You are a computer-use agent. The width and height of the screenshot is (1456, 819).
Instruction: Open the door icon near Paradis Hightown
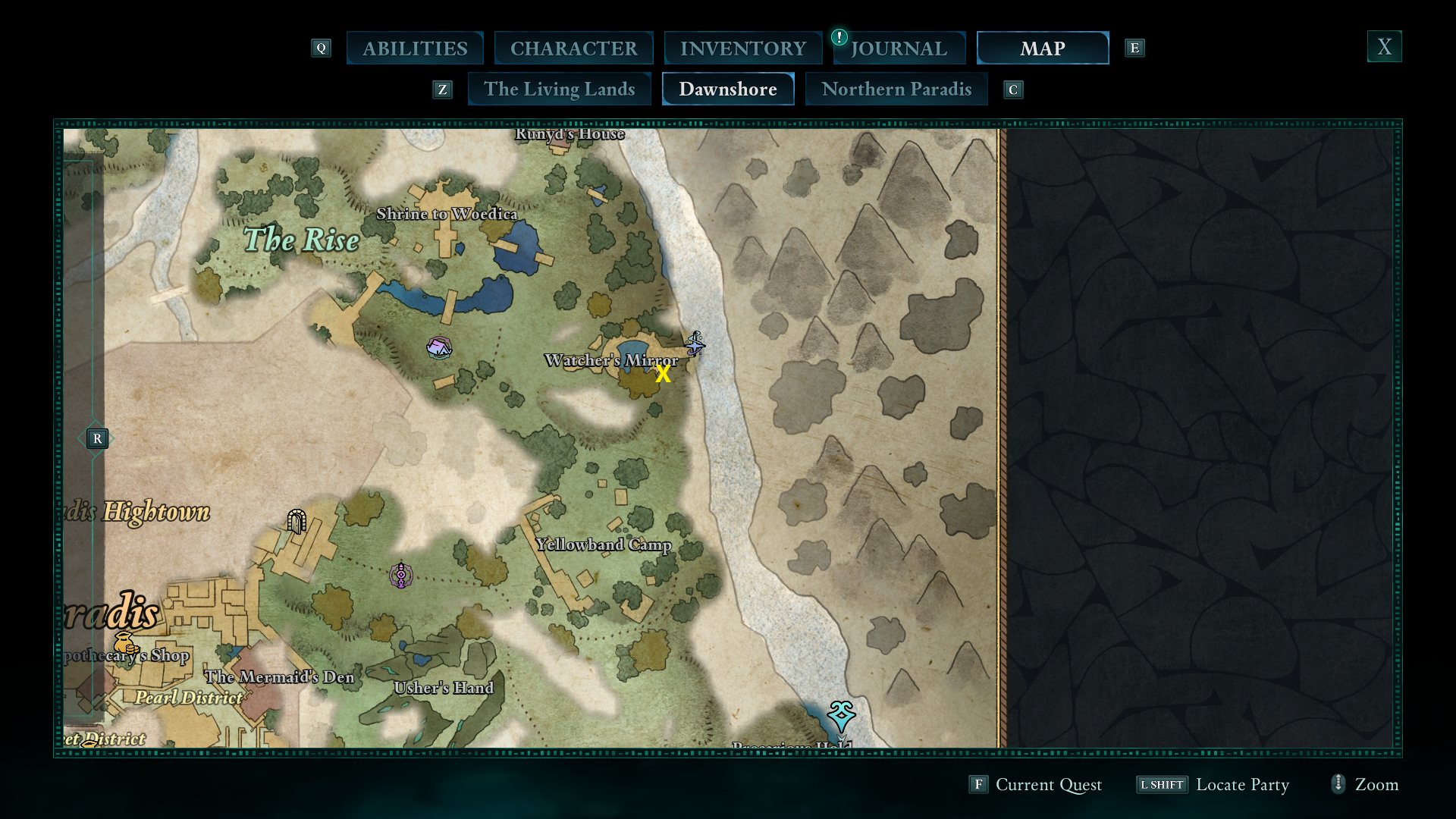point(296,521)
